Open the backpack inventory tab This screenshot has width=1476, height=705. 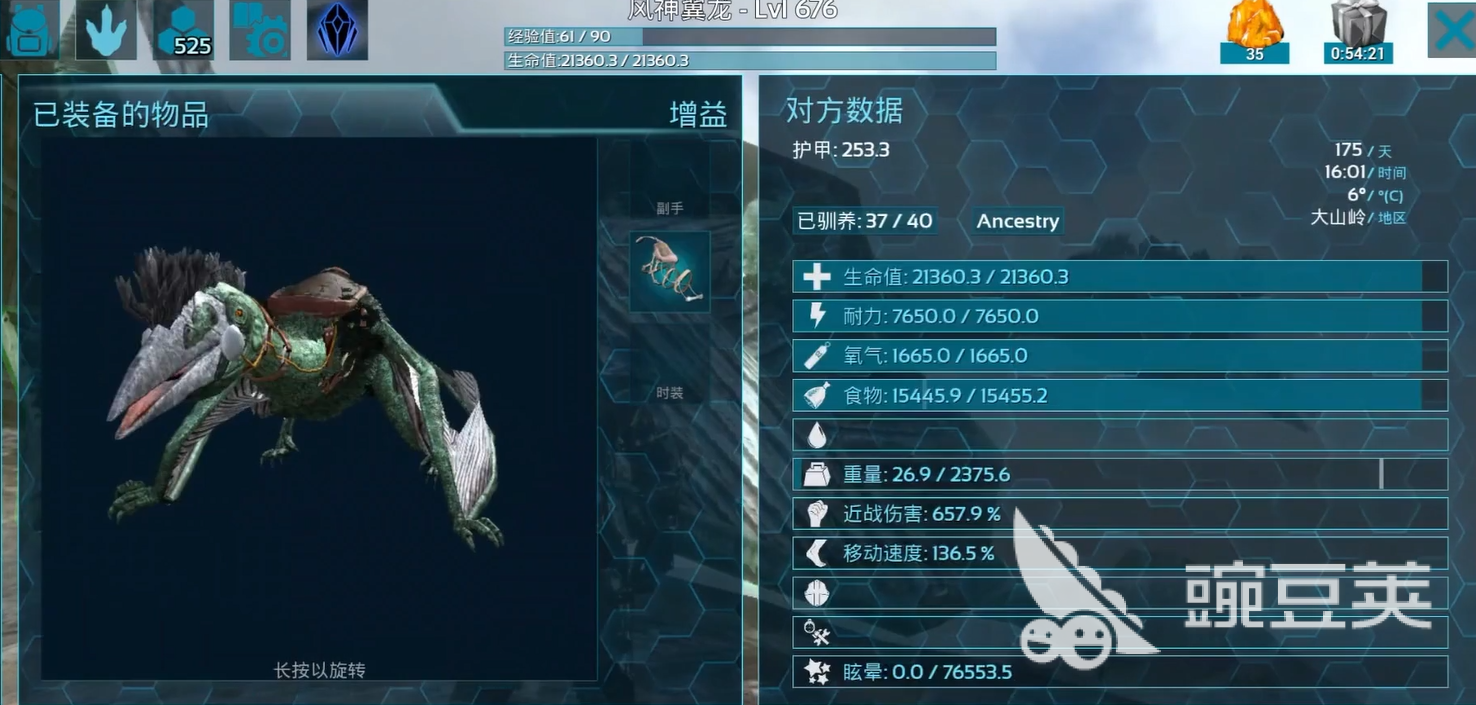point(30,30)
